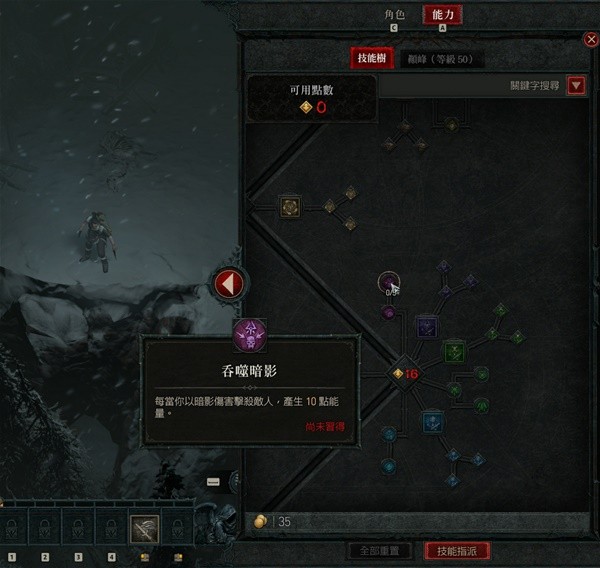The width and height of the screenshot is (600, 568).
Task: Click the red left-arrow collapse button
Action: [x=229, y=284]
